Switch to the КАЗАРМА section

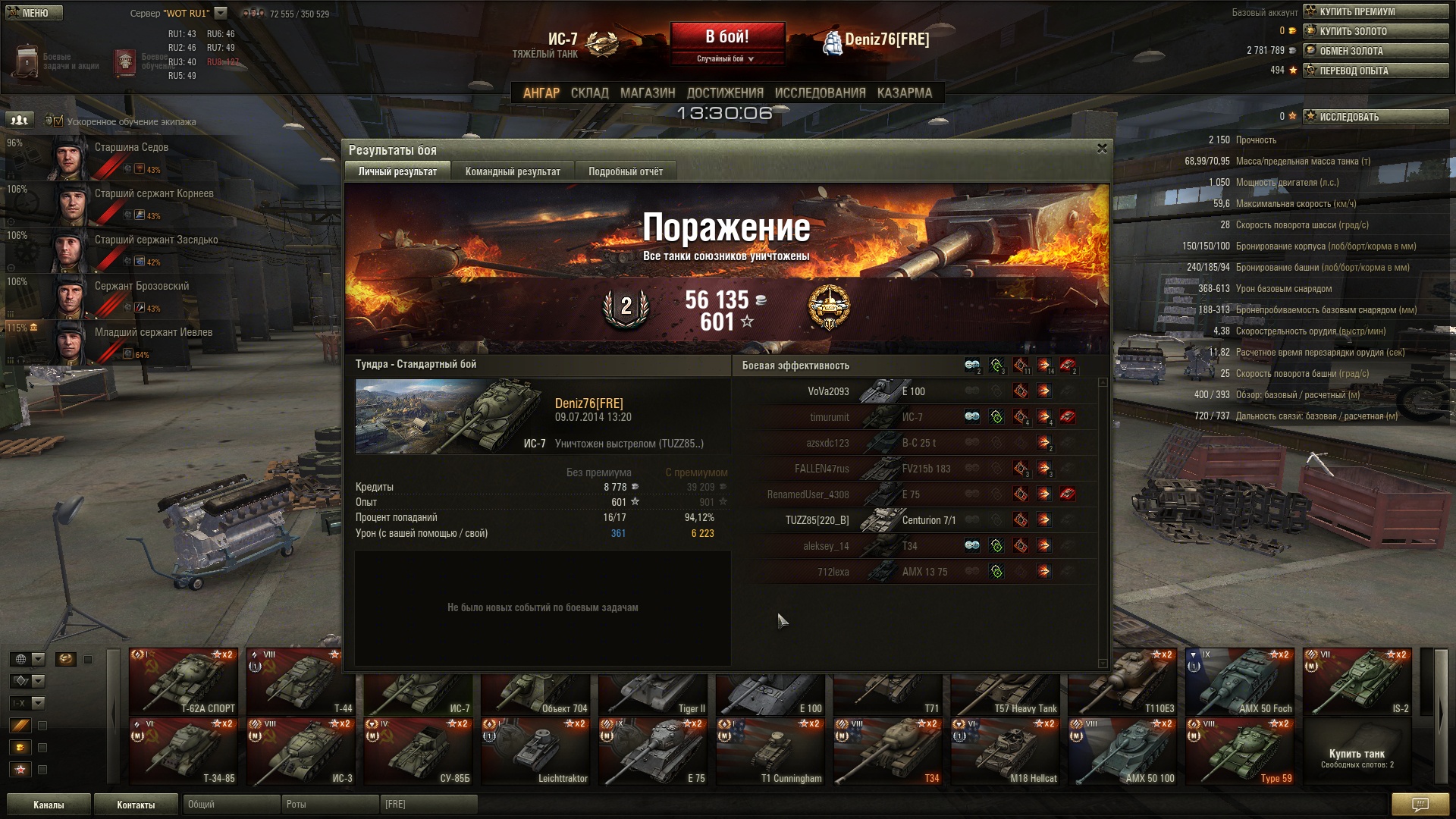click(x=904, y=93)
